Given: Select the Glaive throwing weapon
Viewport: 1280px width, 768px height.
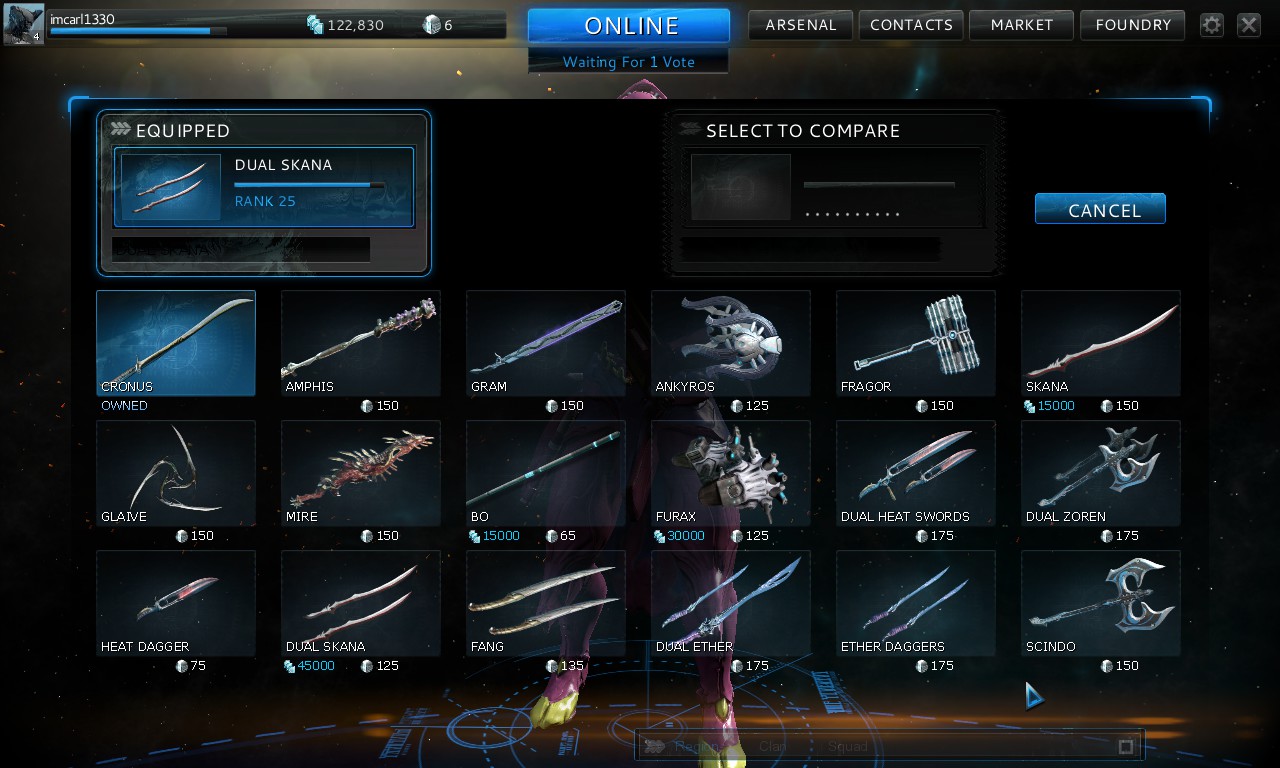Looking at the screenshot, I should (x=176, y=473).
